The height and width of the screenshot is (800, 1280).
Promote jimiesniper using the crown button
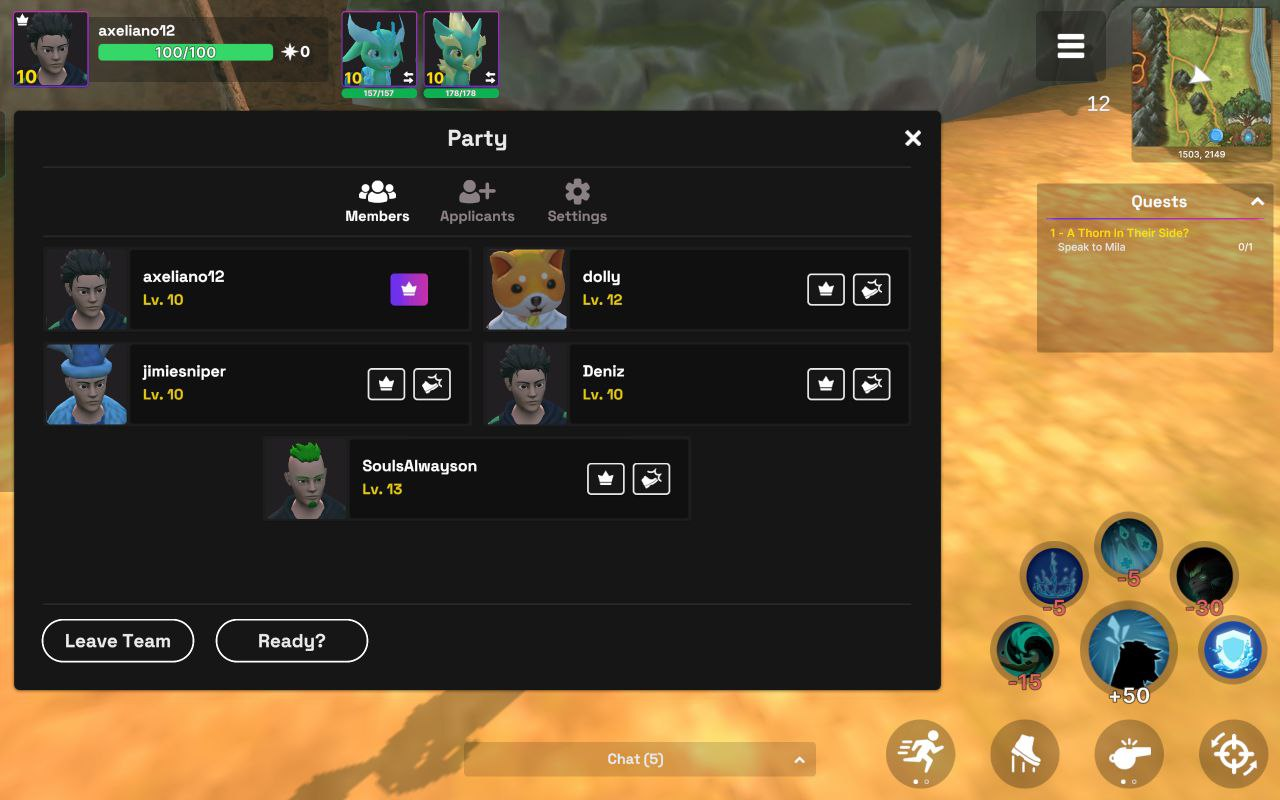[x=386, y=384]
